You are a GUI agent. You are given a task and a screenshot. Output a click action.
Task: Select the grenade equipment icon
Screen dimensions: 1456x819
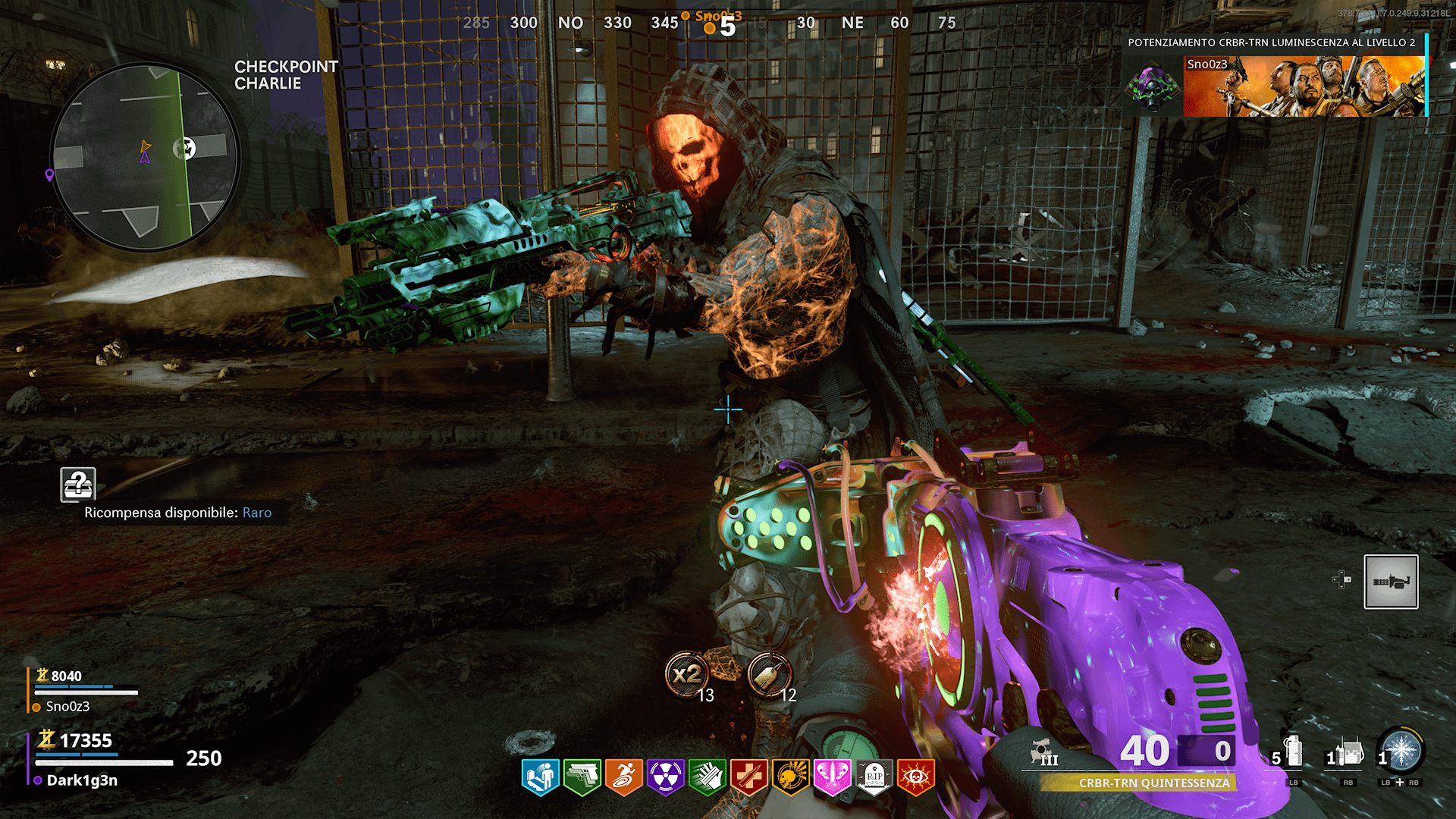click(1294, 752)
